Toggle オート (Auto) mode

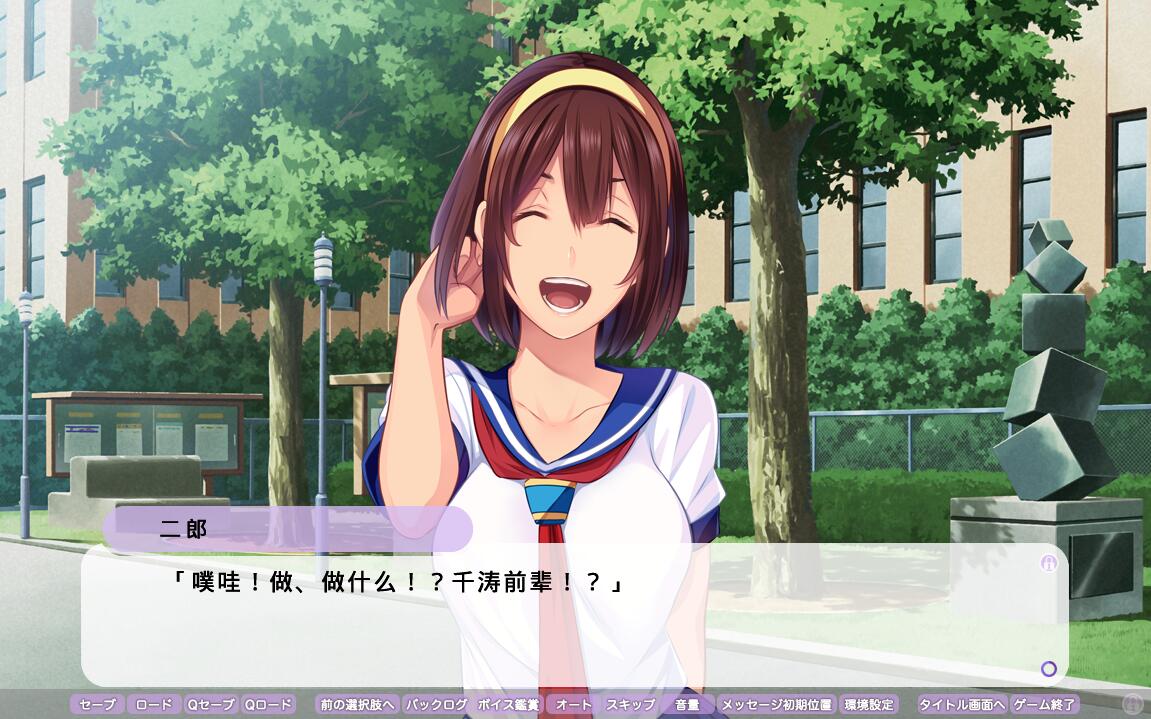(574, 704)
